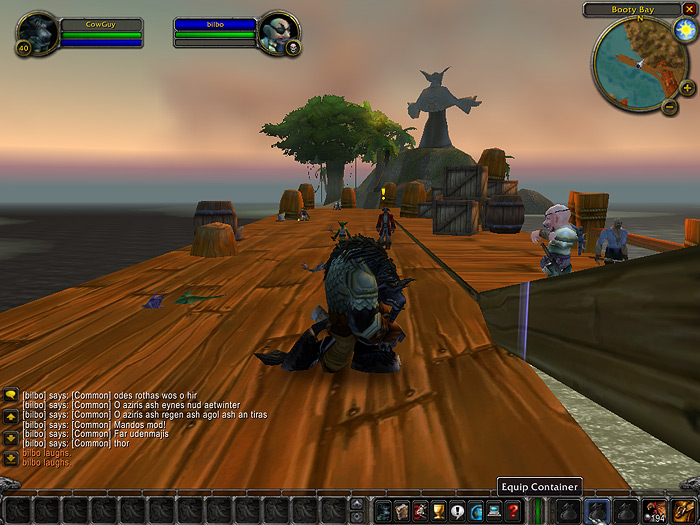Screen dimensions: 700x525
Task: Open the world map globe button
Action: (x=476, y=510)
